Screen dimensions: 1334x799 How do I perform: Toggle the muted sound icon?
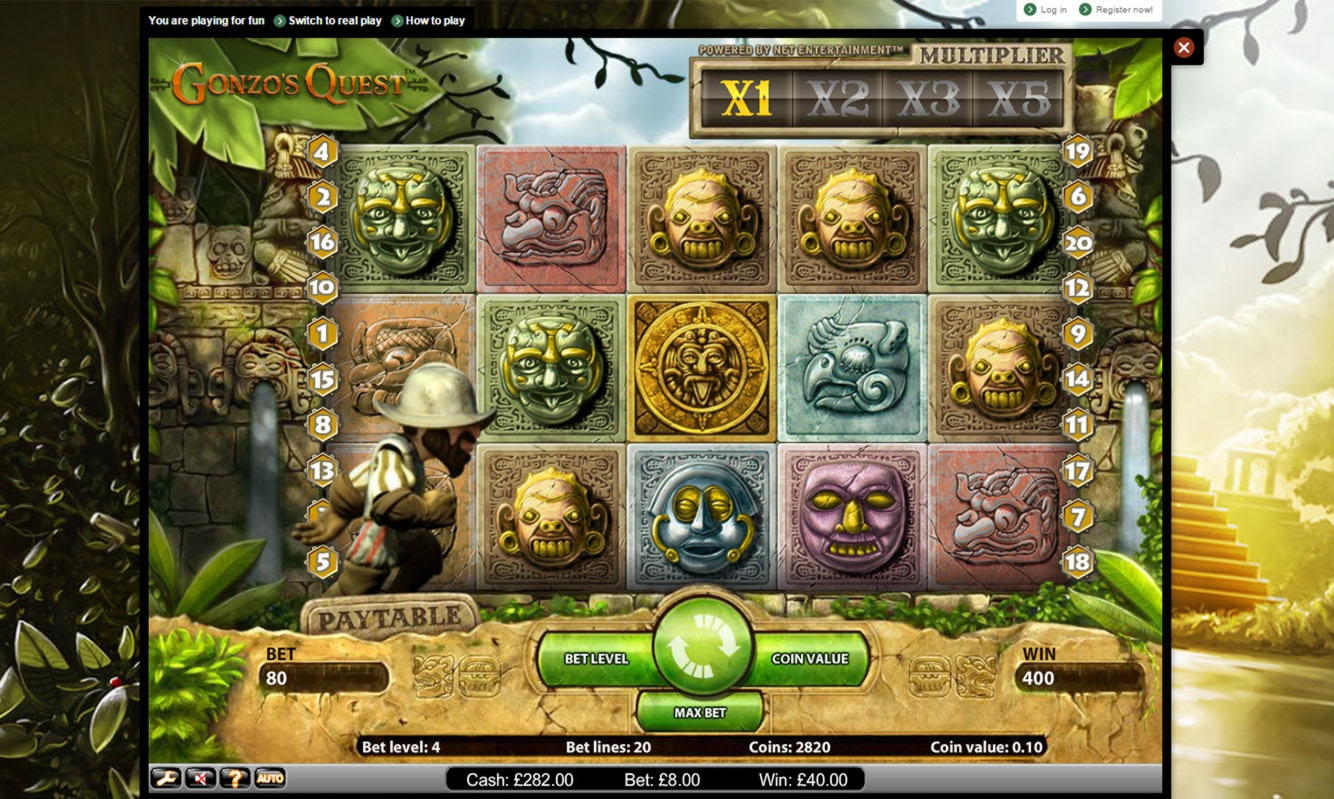[x=200, y=778]
